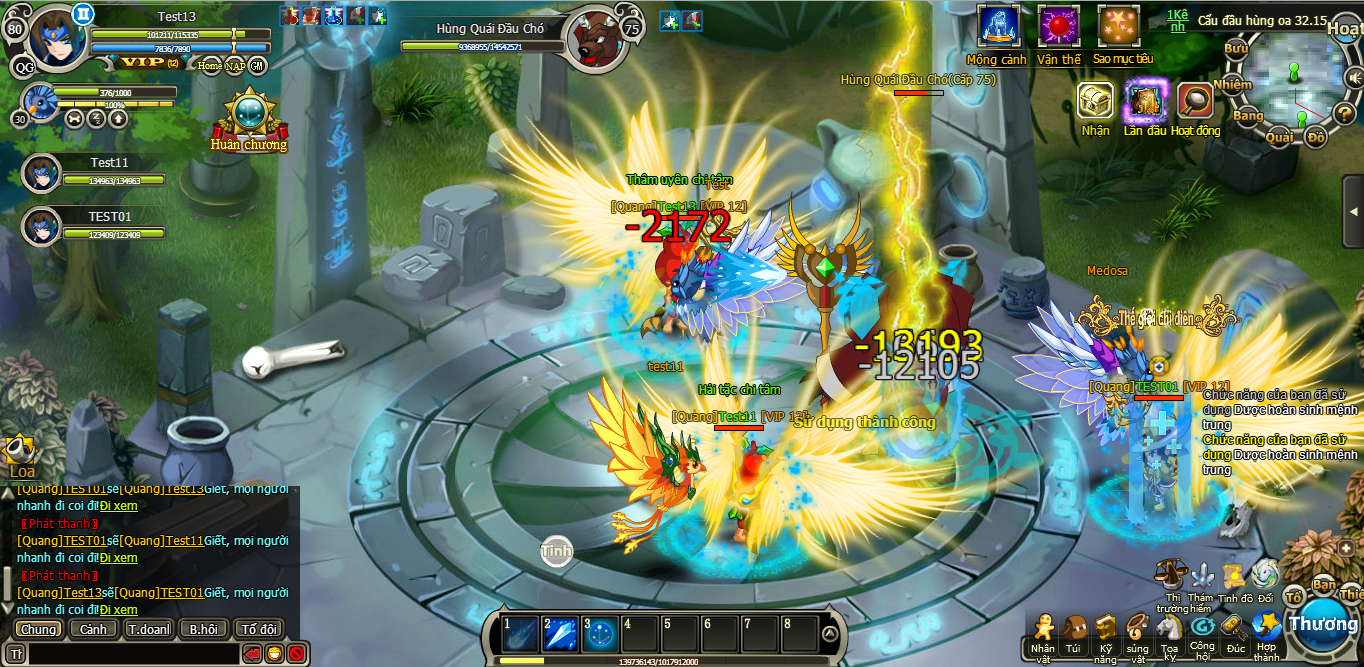Viewport: 1364px width, 667px height.
Task: Switch to the Chung chat tab
Action: 39,629
